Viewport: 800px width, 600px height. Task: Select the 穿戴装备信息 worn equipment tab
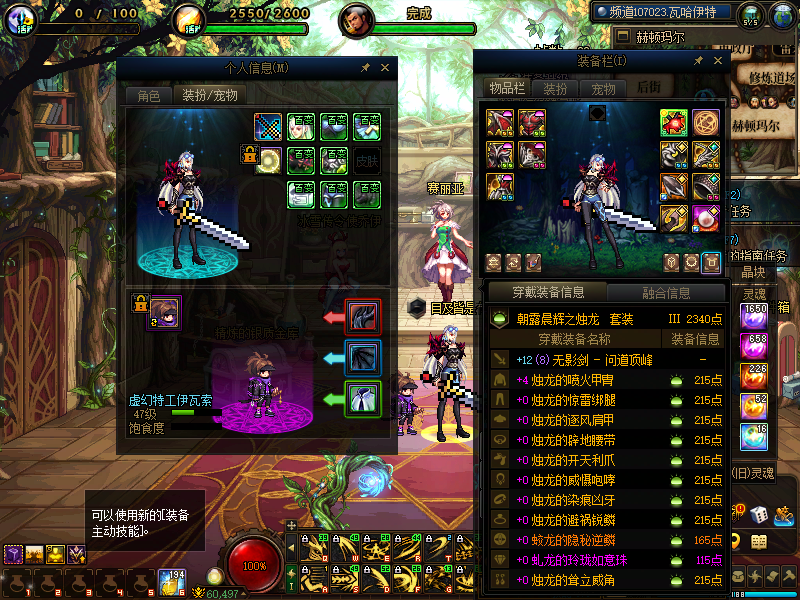pyautogui.click(x=548, y=293)
